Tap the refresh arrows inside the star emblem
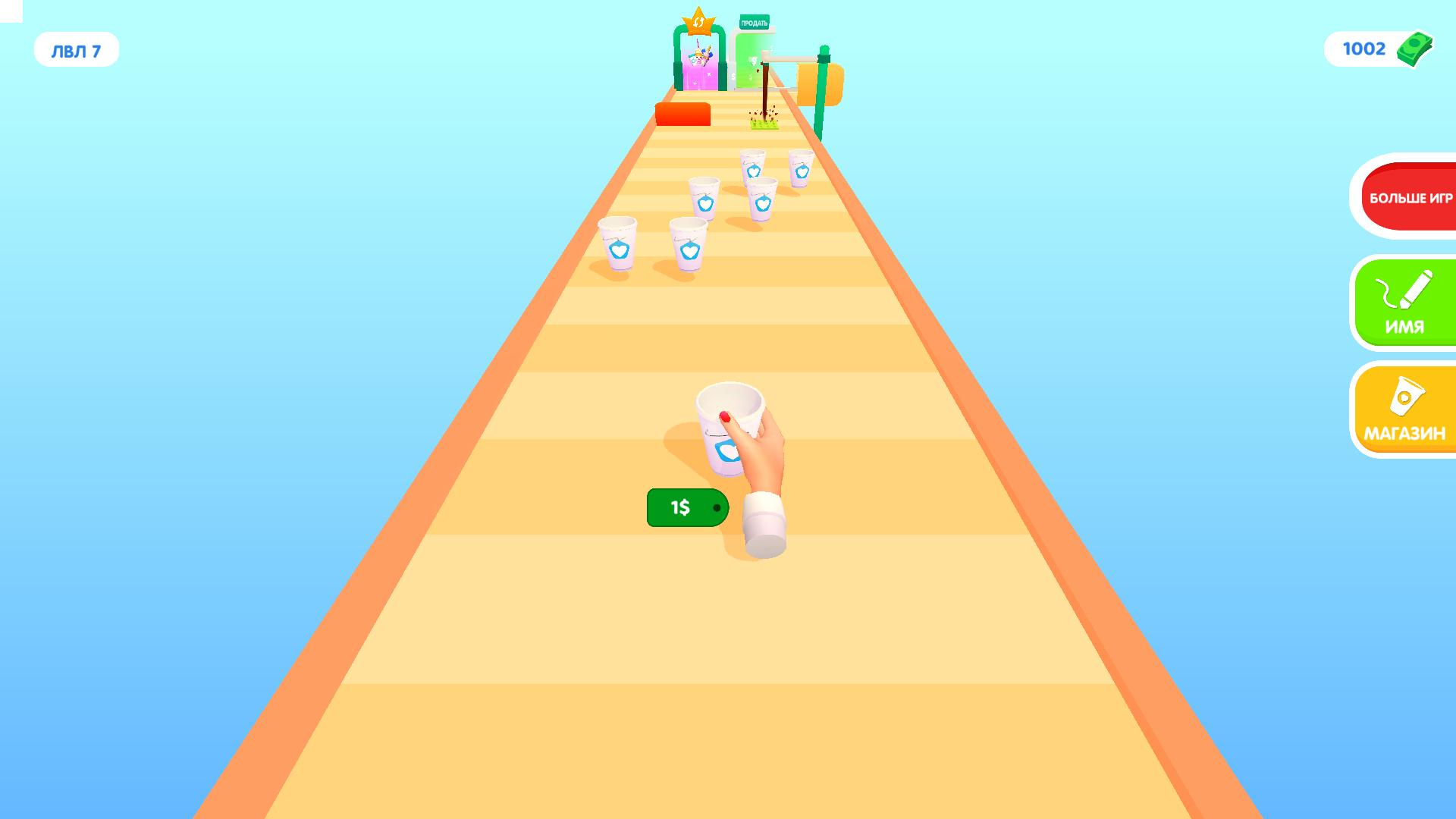 click(x=698, y=23)
